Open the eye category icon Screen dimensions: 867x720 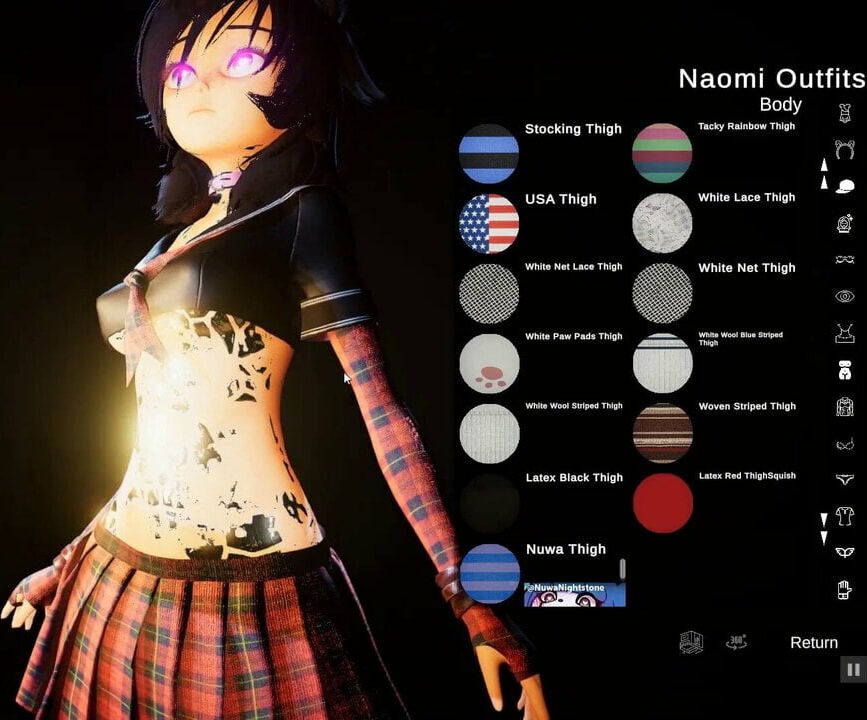pyautogui.click(x=845, y=297)
